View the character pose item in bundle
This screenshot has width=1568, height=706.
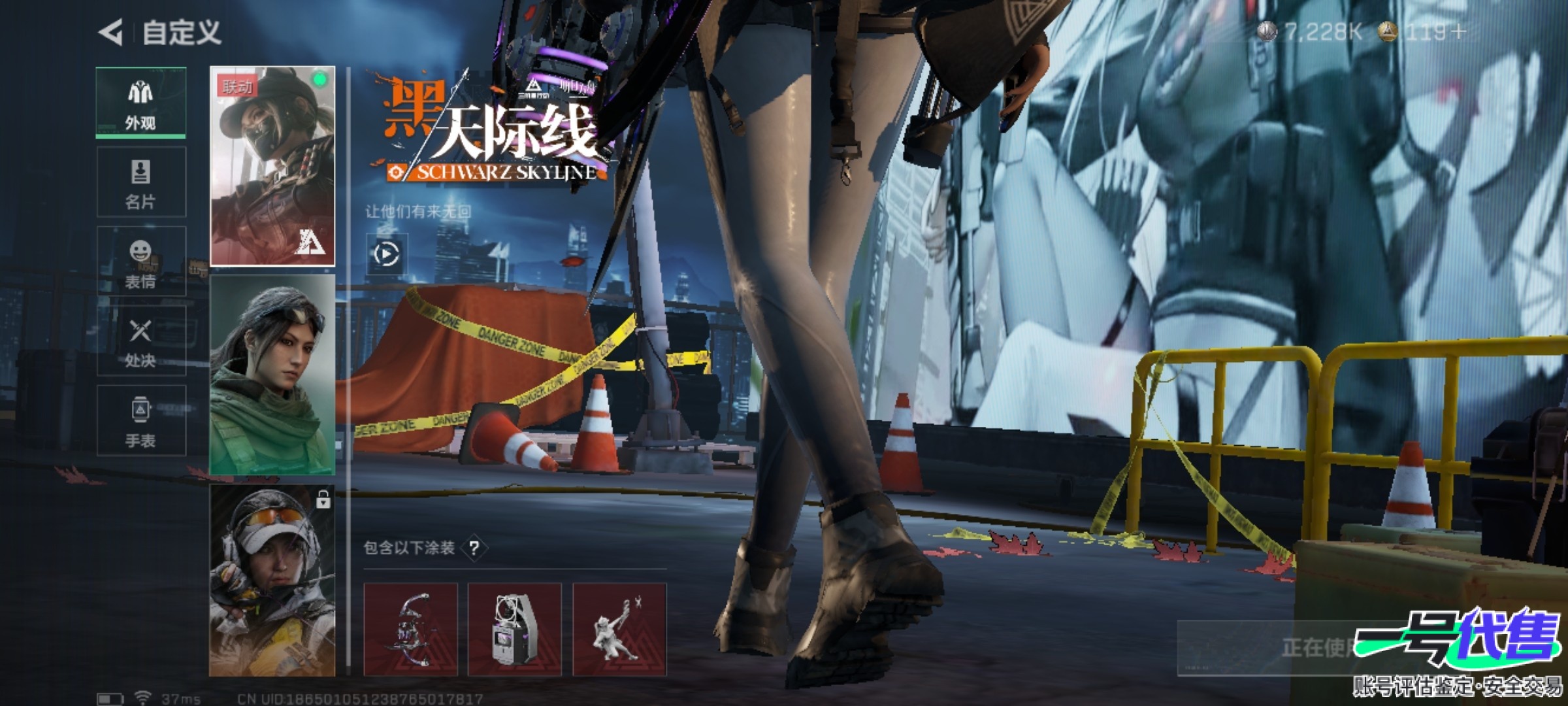pos(619,629)
